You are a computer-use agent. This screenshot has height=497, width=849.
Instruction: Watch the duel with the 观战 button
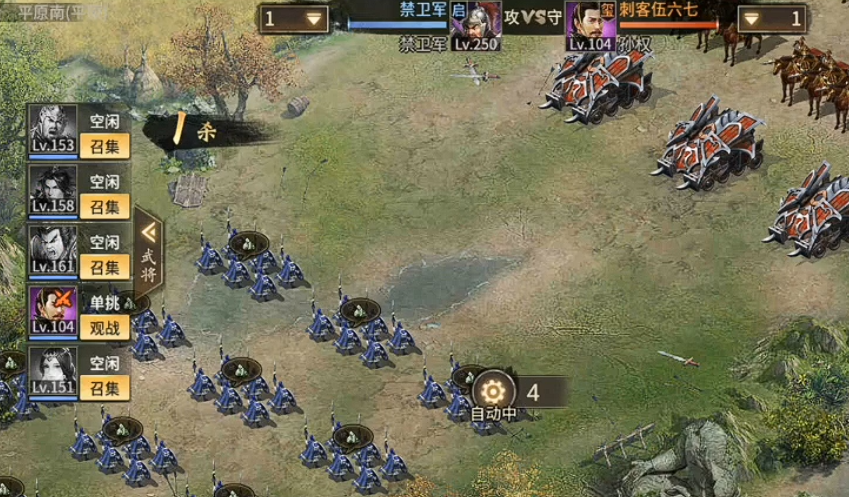coord(104,326)
